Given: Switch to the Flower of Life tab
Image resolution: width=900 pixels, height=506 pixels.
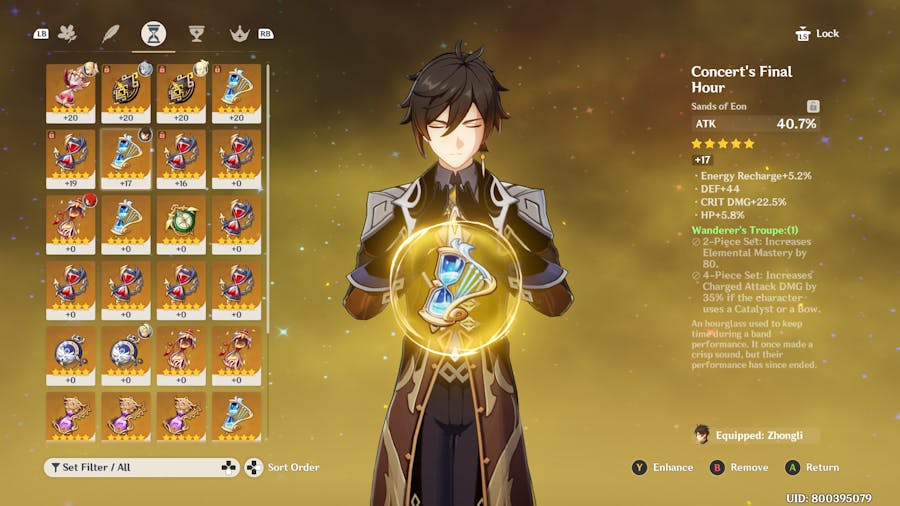Looking at the screenshot, I should [x=68, y=34].
